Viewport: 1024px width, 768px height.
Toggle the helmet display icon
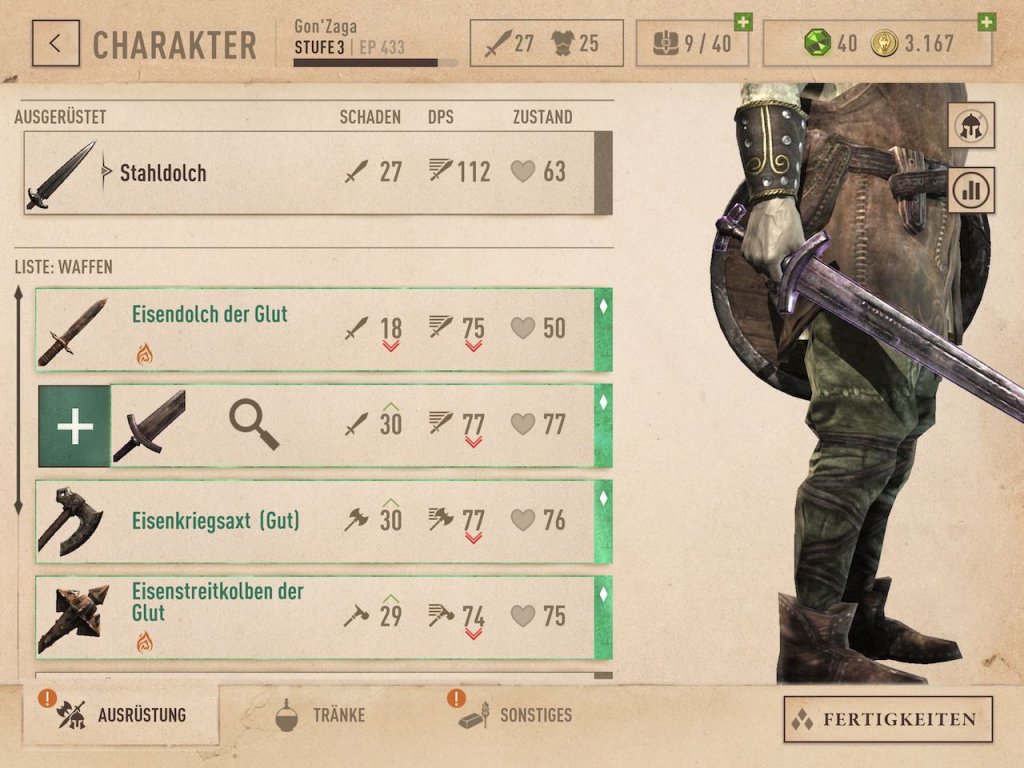pyautogui.click(x=971, y=125)
